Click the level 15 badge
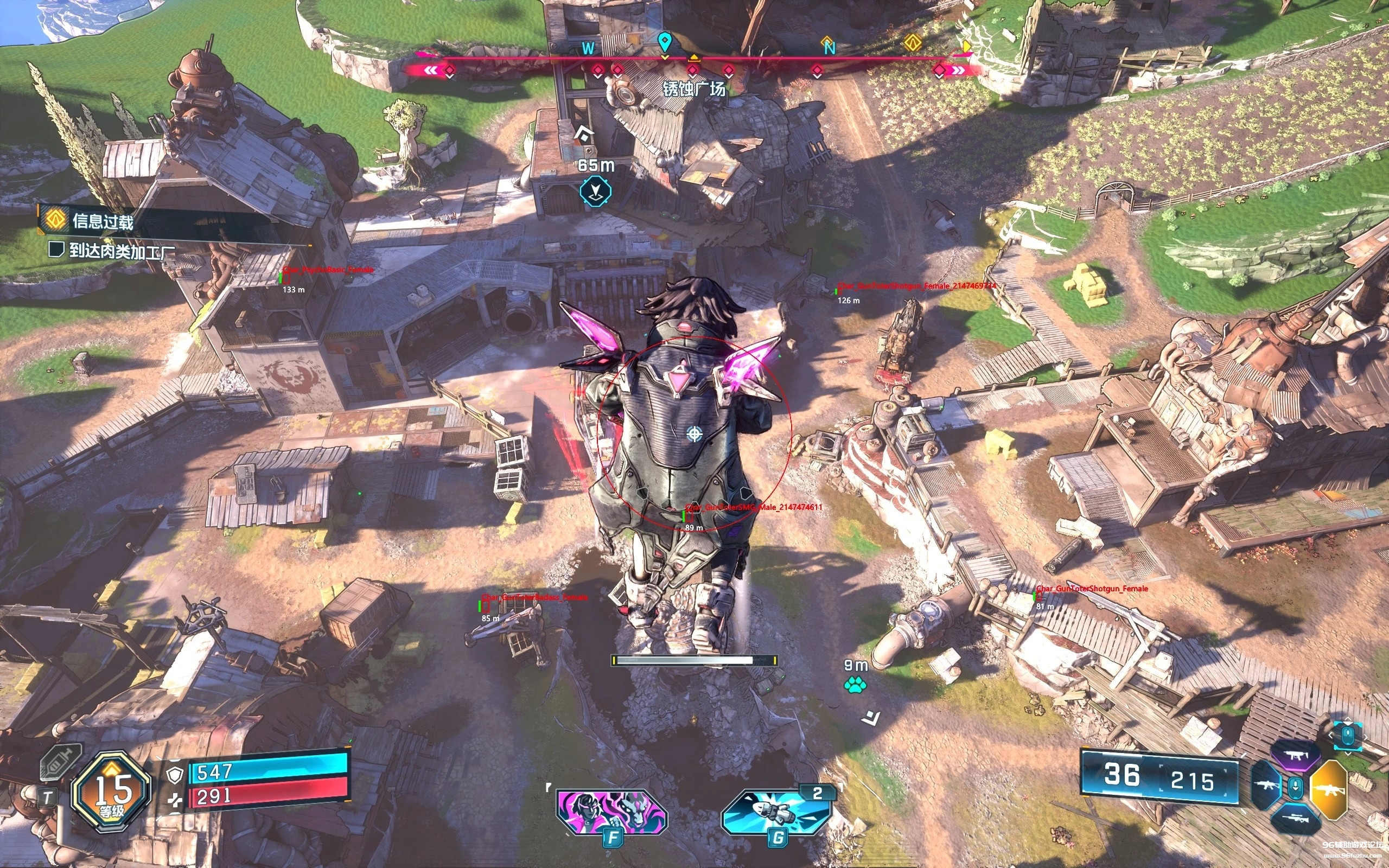 (112, 790)
